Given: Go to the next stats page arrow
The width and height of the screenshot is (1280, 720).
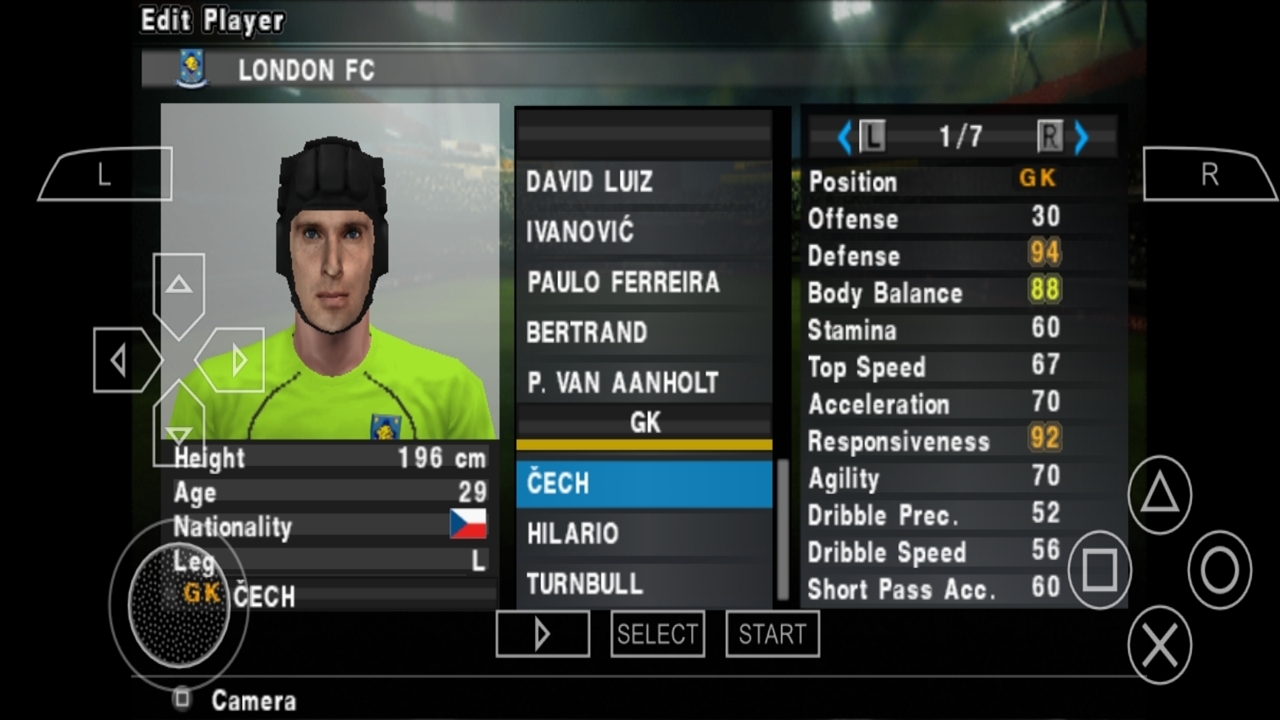Looking at the screenshot, I should tap(1081, 137).
